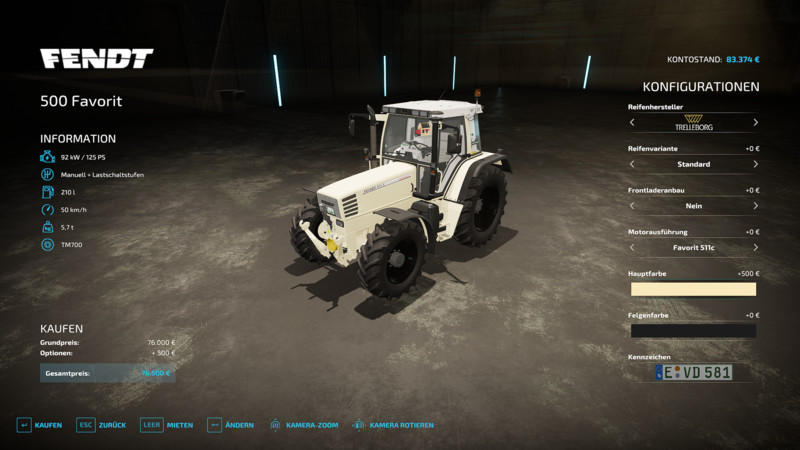This screenshot has height=450, width=800.
Task: Choose next Motorausführung after Favorit 511c
Action: point(755,247)
